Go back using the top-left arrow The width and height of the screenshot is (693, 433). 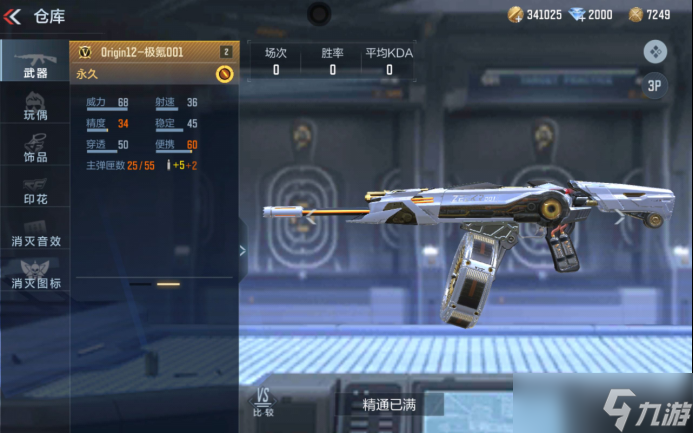14,15
